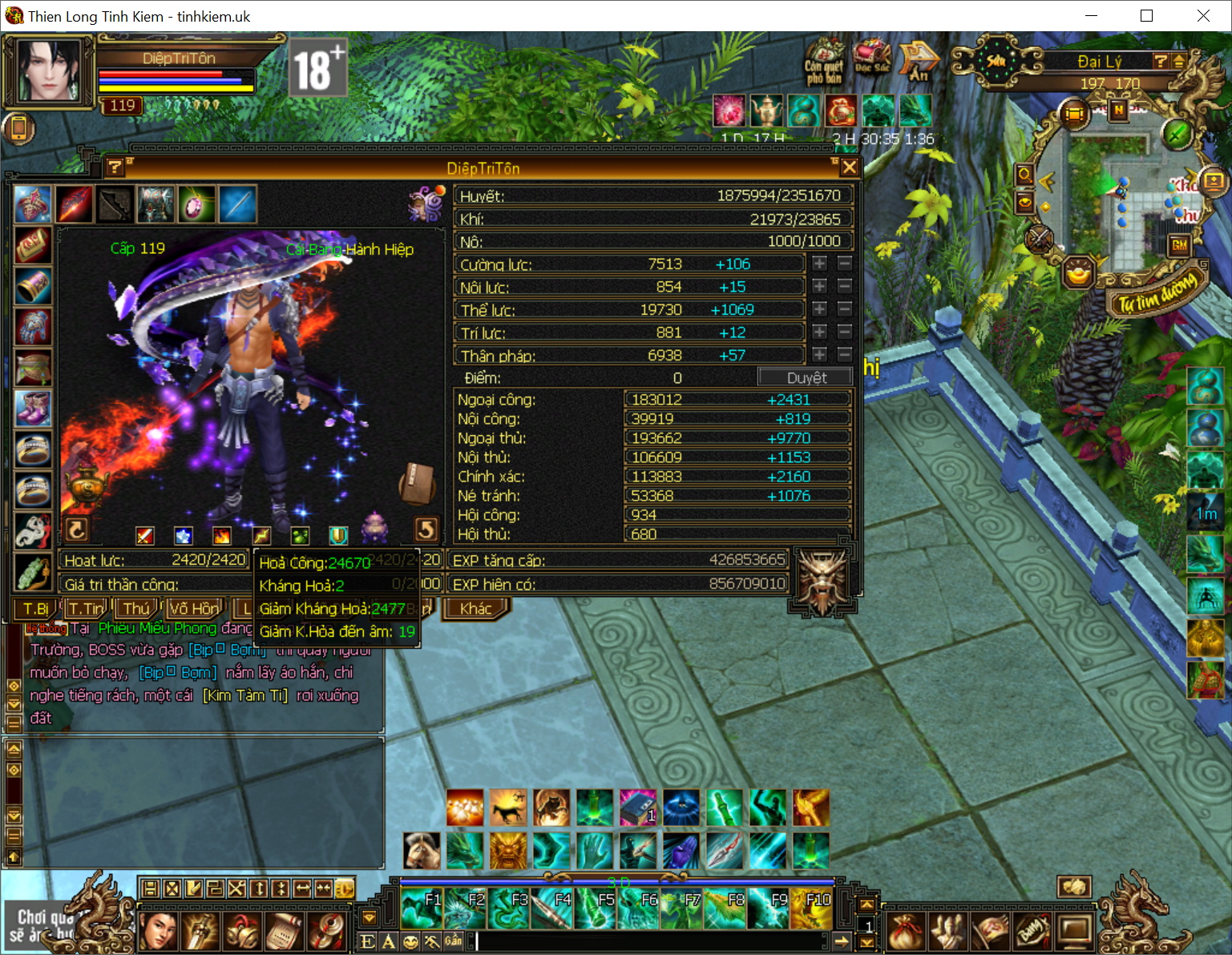The width and height of the screenshot is (1232, 955).
Task: Decrease Thân pháp with its minus button
Action: click(844, 354)
